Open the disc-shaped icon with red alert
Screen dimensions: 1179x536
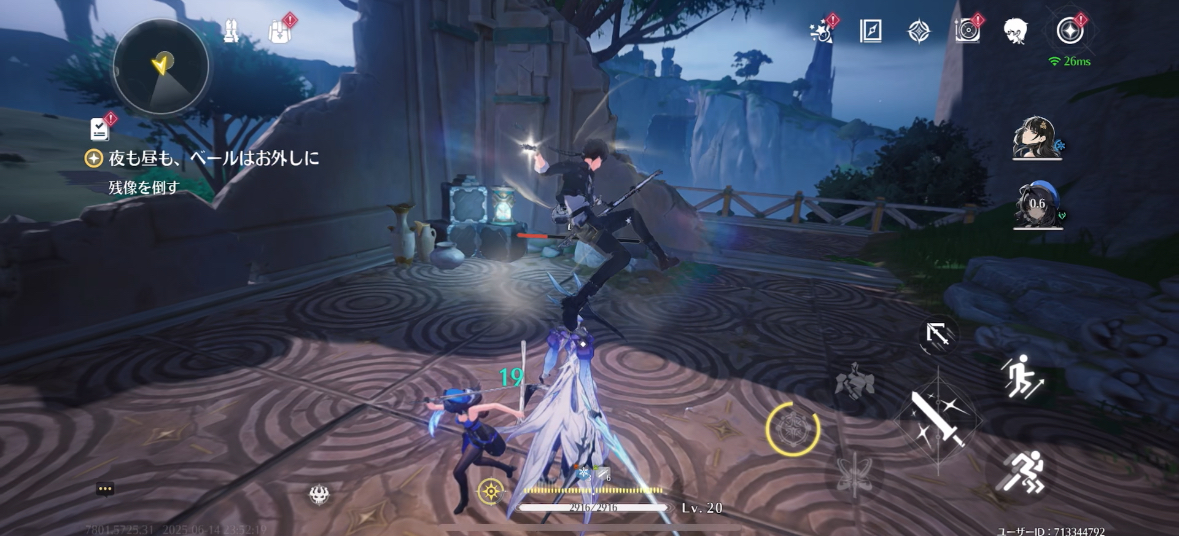967,31
